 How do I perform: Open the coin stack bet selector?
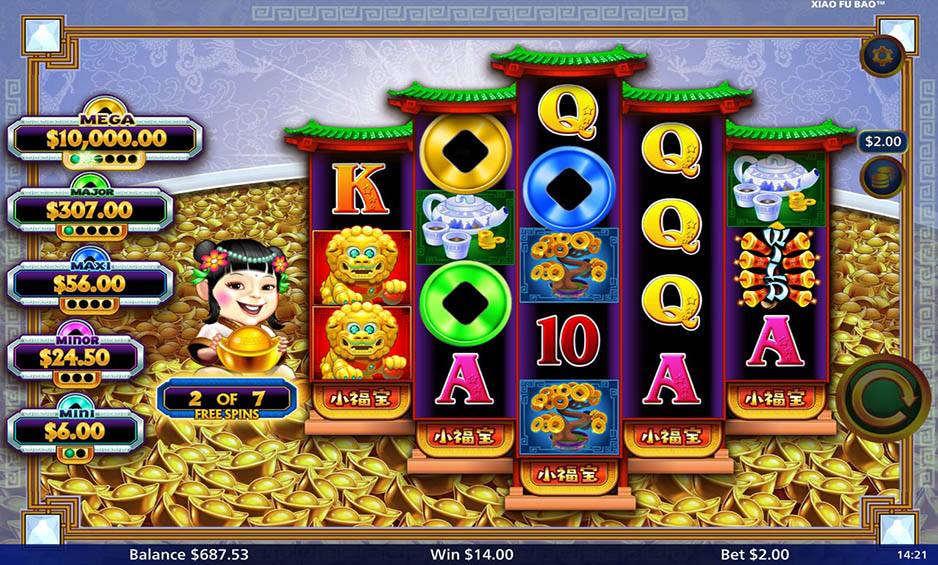coord(881,178)
